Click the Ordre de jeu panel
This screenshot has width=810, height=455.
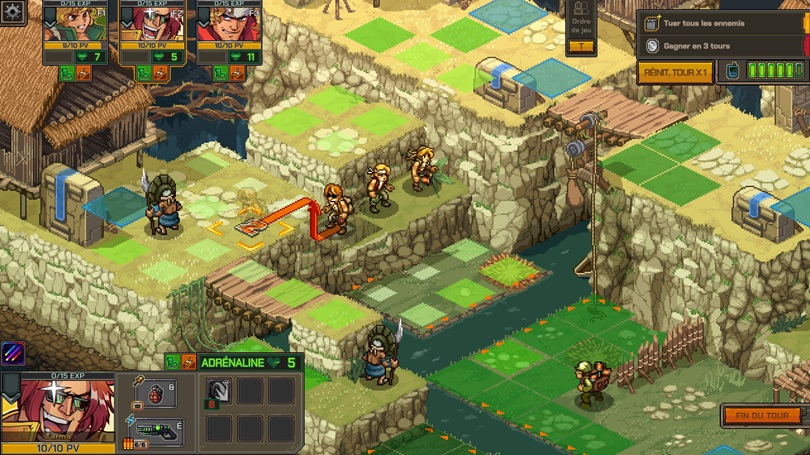580,25
